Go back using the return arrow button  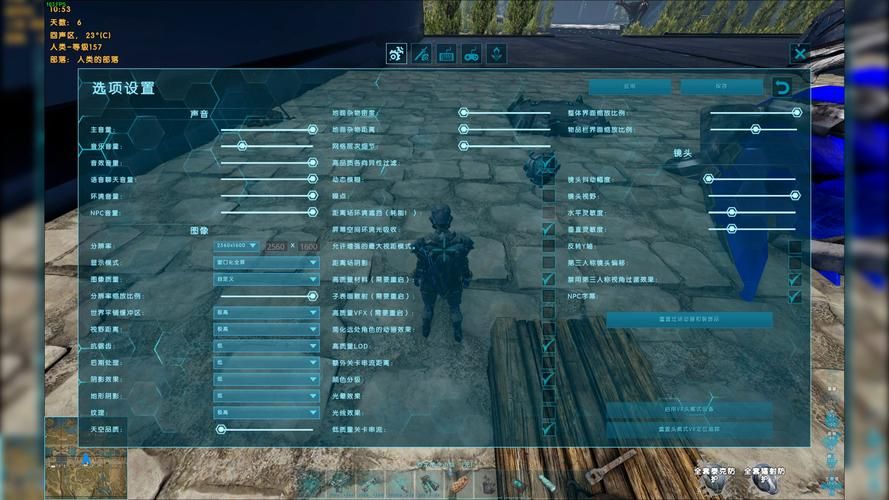(x=782, y=87)
